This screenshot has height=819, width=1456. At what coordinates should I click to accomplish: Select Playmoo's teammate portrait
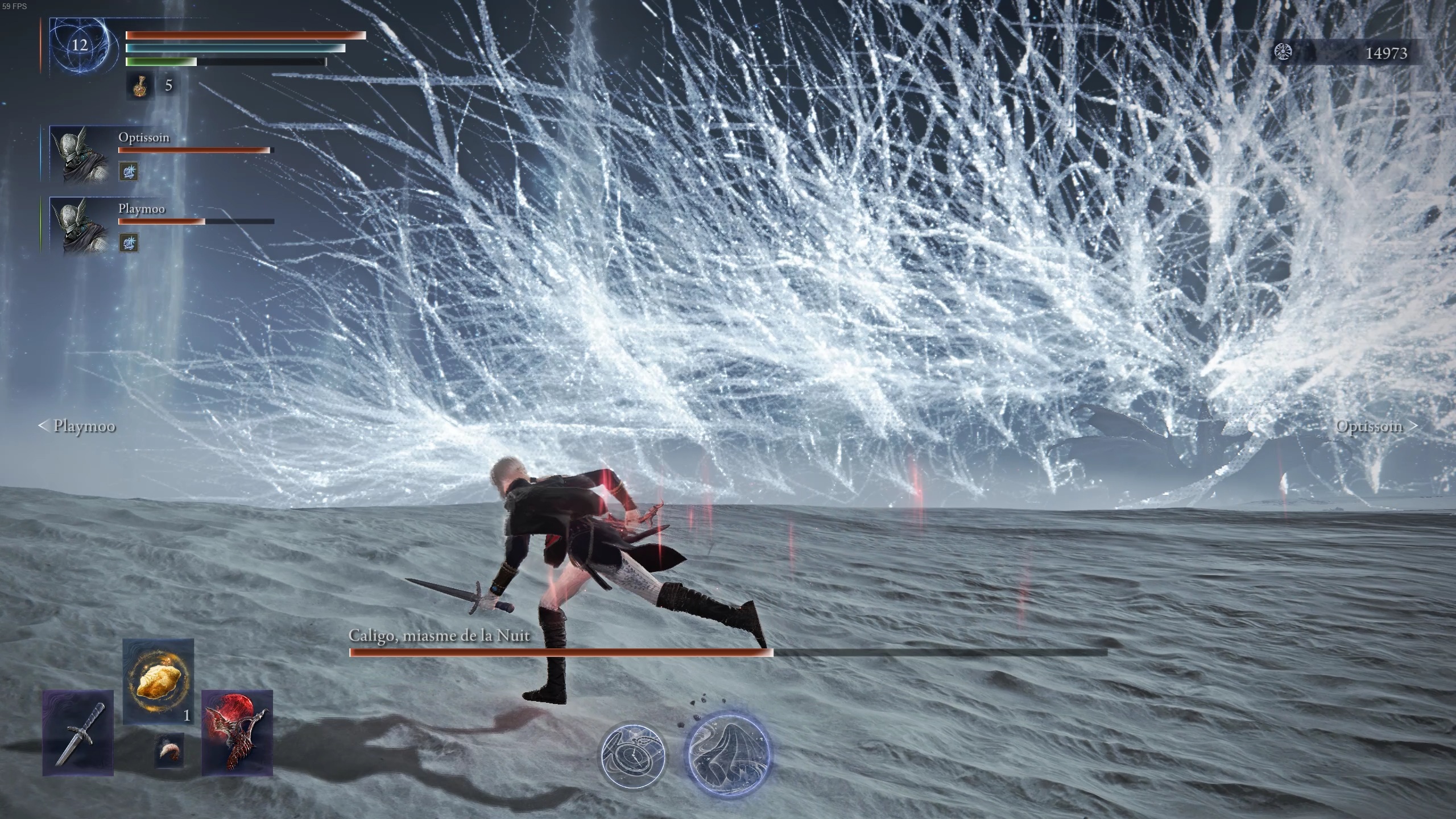click(x=80, y=226)
